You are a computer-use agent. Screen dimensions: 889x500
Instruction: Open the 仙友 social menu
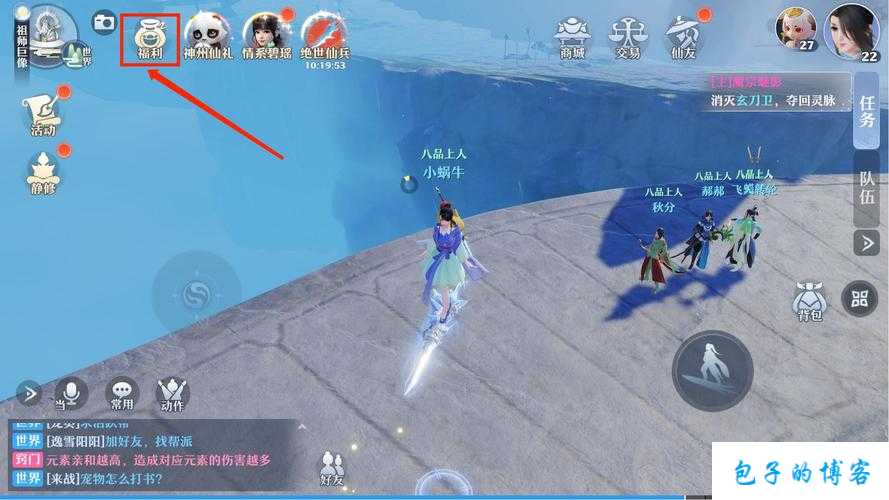click(x=684, y=36)
